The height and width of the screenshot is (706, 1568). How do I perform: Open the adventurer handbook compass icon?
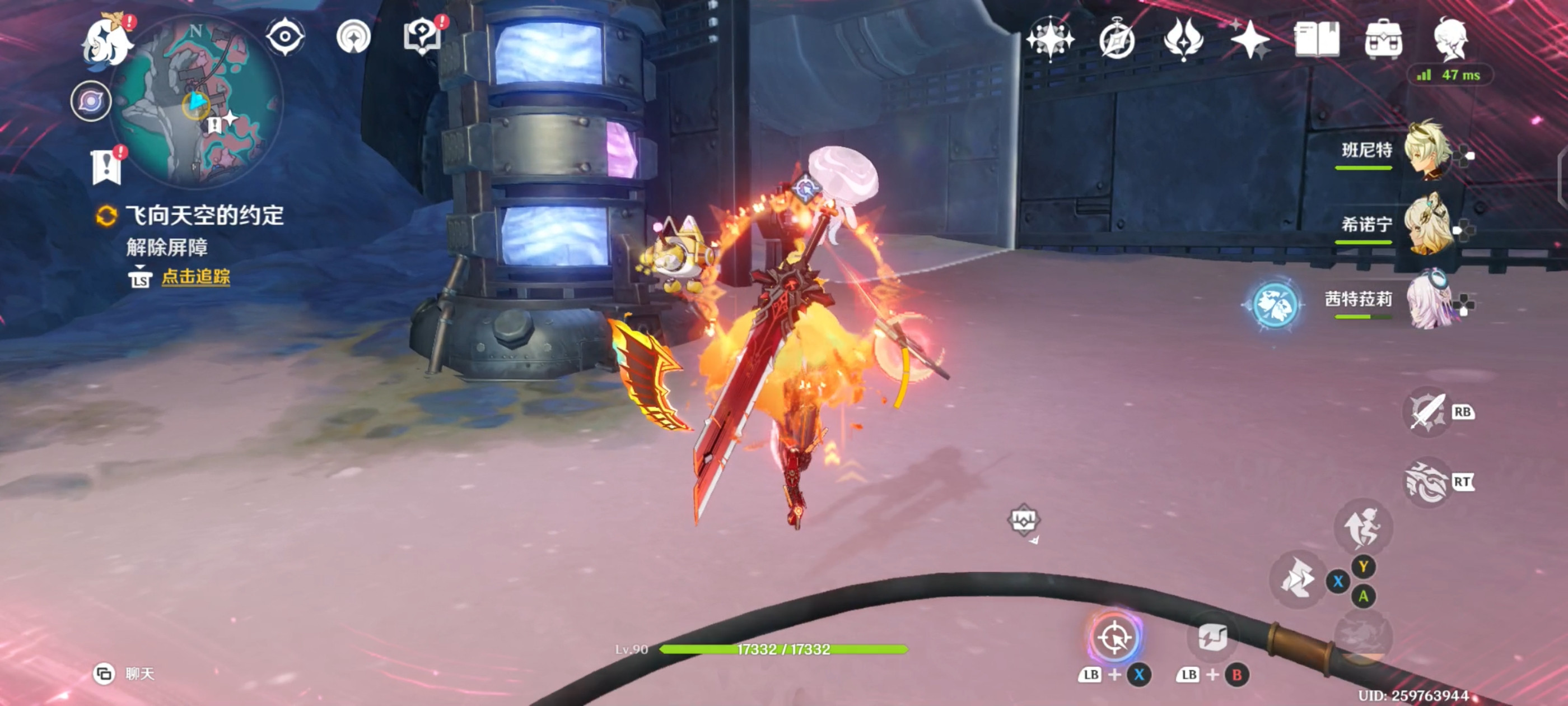pos(1116,40)
